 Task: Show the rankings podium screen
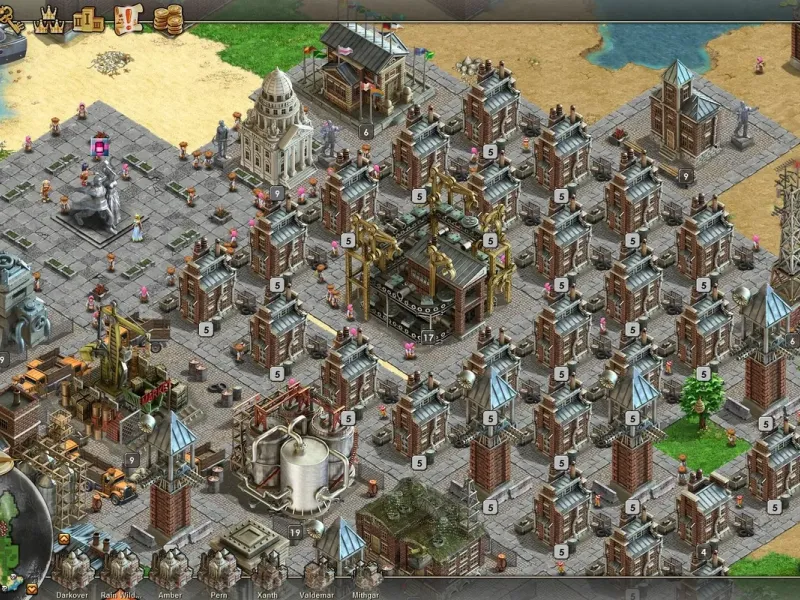[88, 17]
